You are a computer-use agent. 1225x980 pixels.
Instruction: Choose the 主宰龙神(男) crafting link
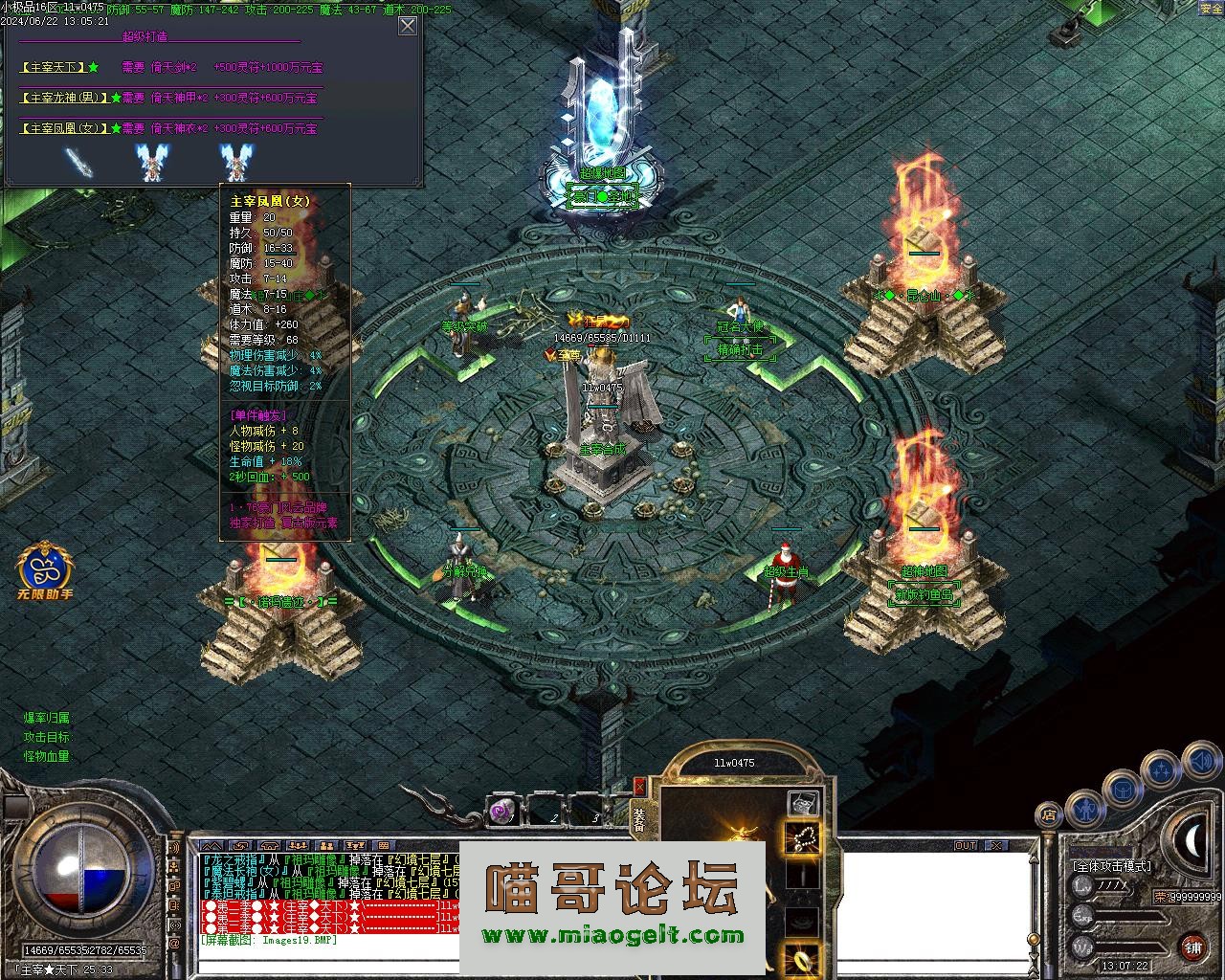(x=65, y=98)
